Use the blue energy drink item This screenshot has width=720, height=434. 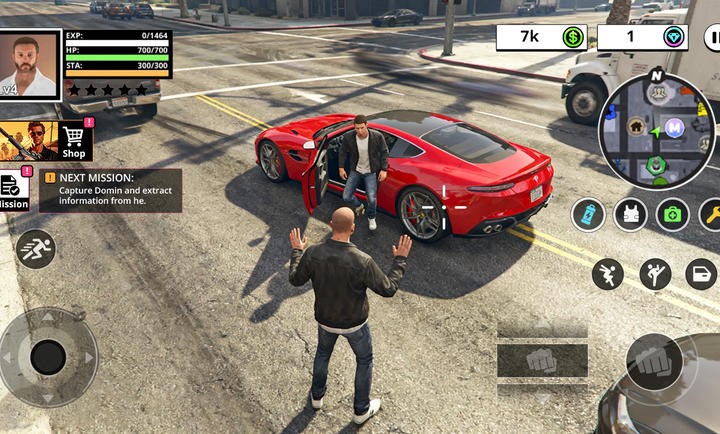coord(589,214)
